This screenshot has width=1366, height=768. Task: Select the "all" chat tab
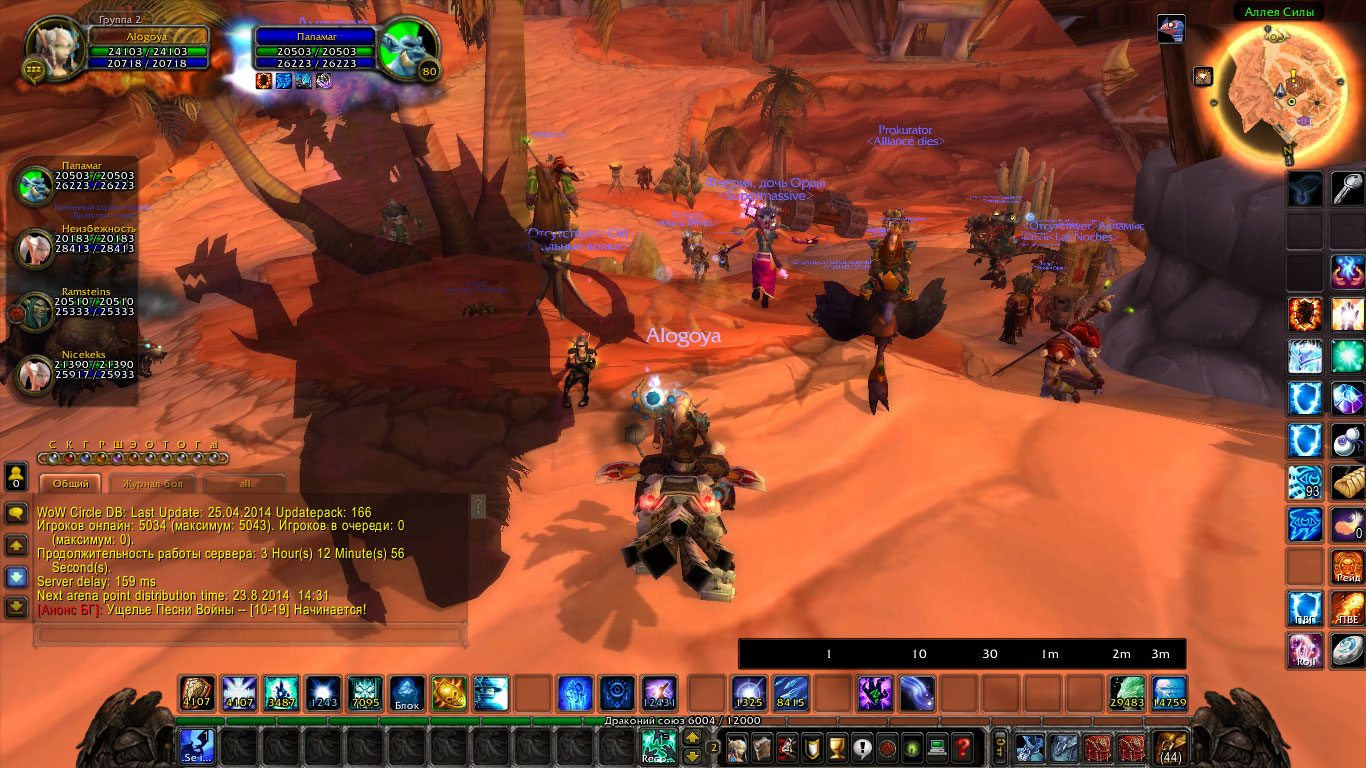pos(245,484)
